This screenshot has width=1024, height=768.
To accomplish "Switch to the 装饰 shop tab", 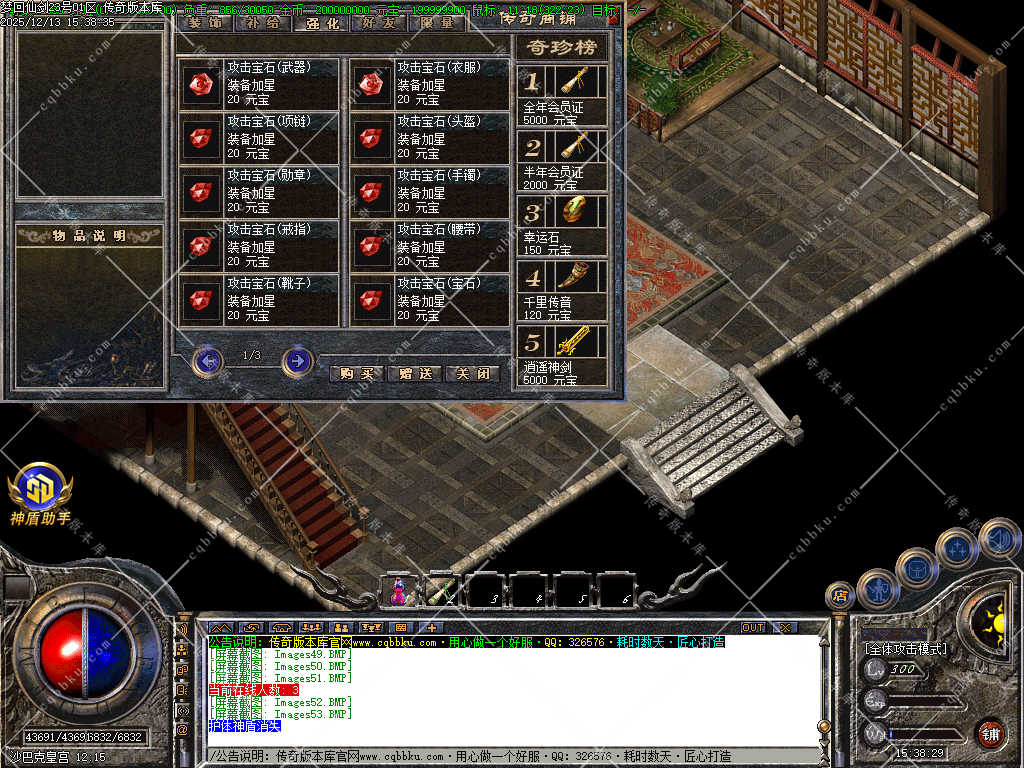I will pyautogui.click(x=204, y=22).
